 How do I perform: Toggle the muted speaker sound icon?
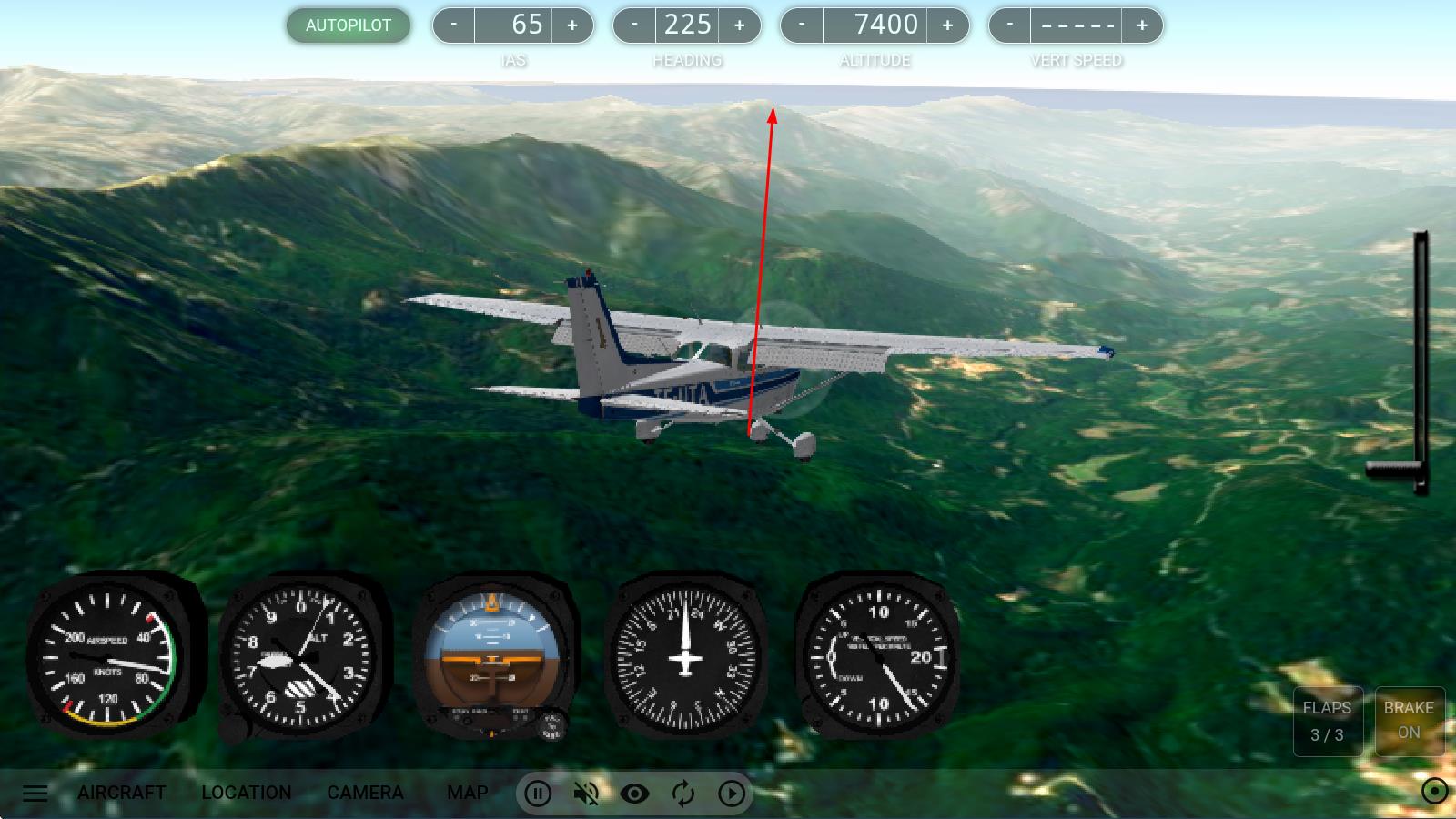586,794
